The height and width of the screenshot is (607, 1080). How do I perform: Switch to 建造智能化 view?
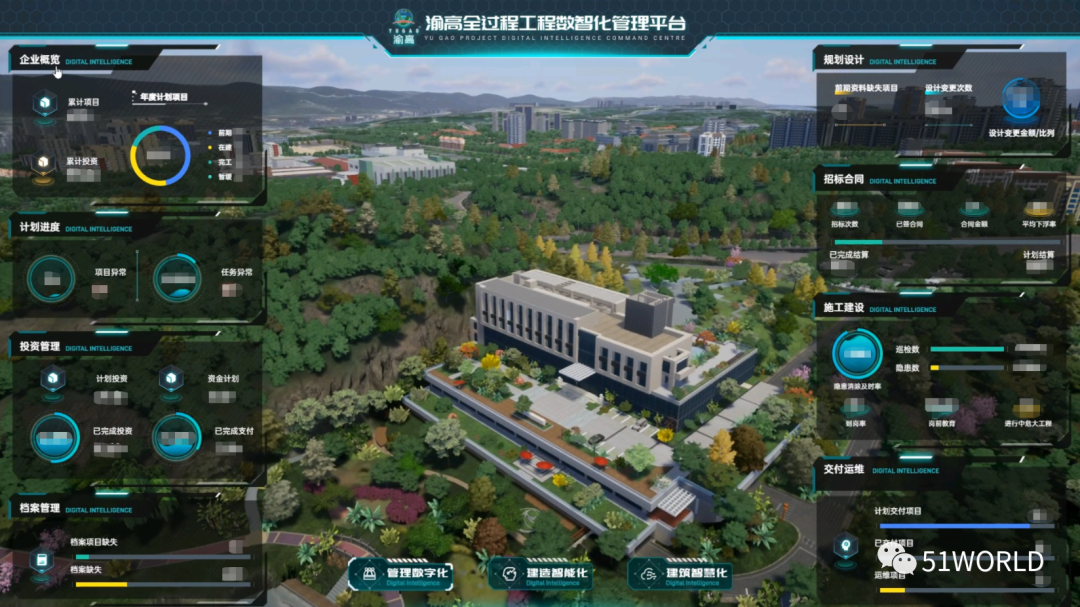[546, 575]
